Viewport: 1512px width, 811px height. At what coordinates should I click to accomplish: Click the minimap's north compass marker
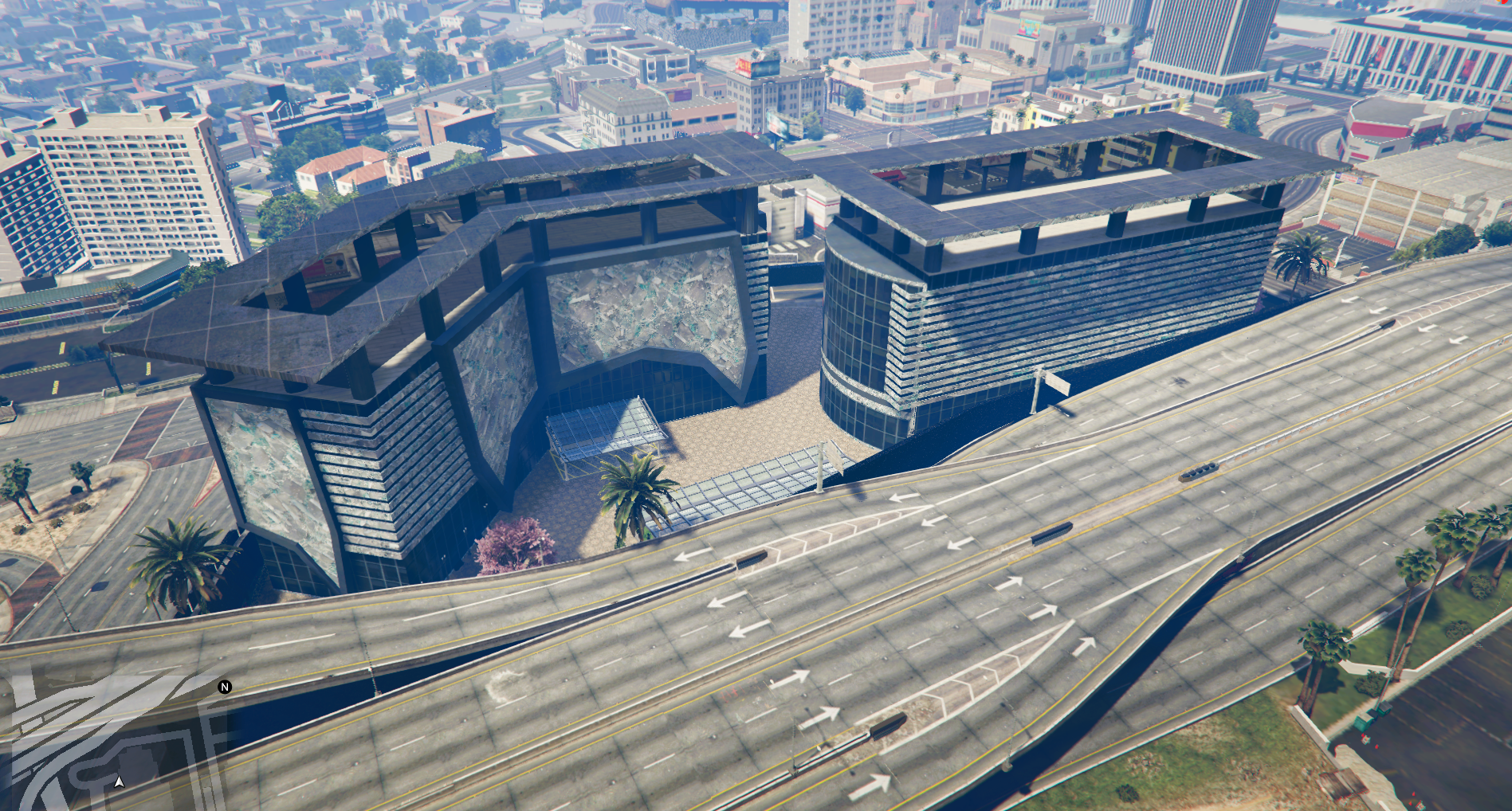coord(225,687)
